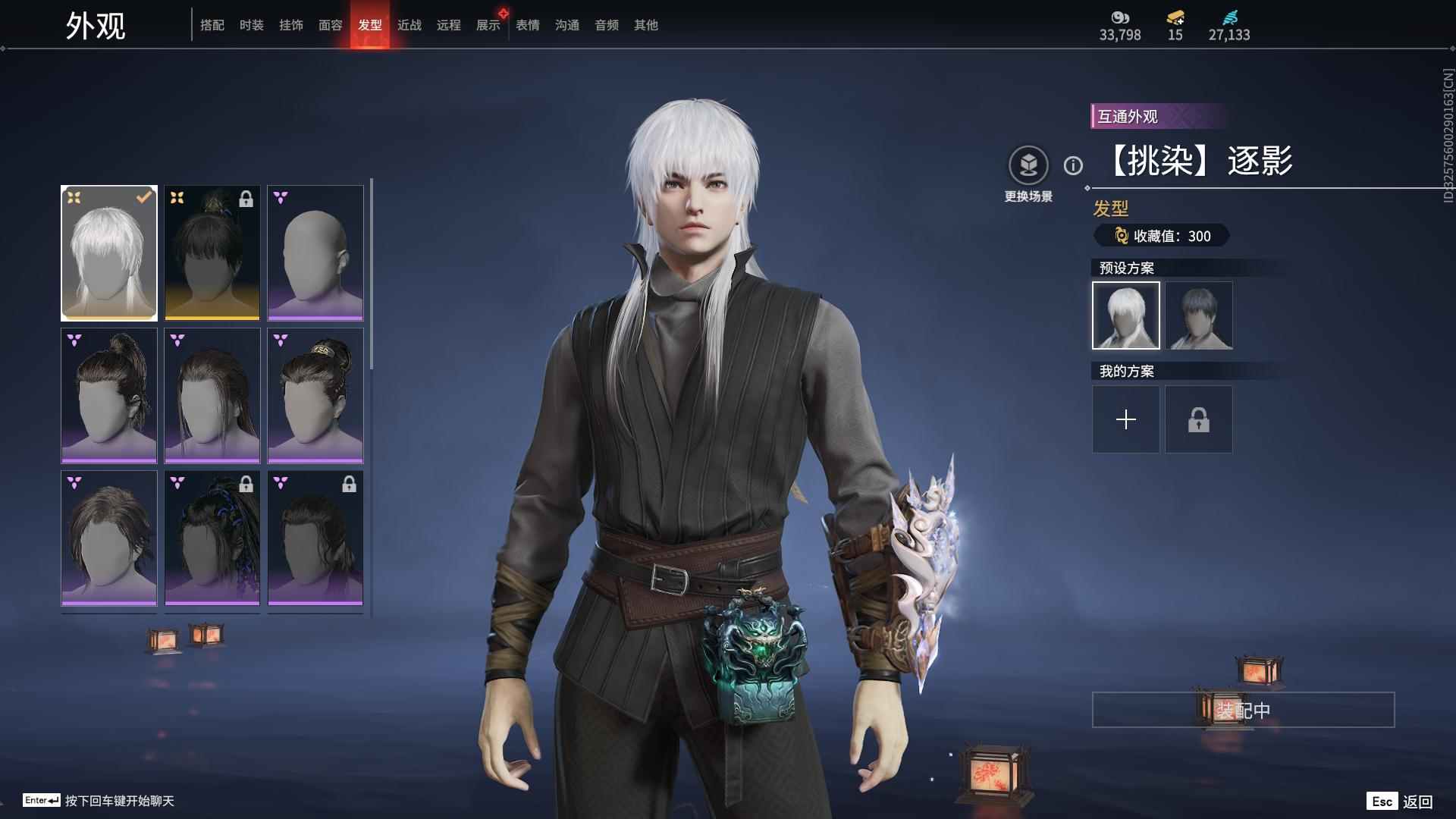Open the 展示 tab
The width and height of the screenshot is (1456, 819).
coord(488,25)
